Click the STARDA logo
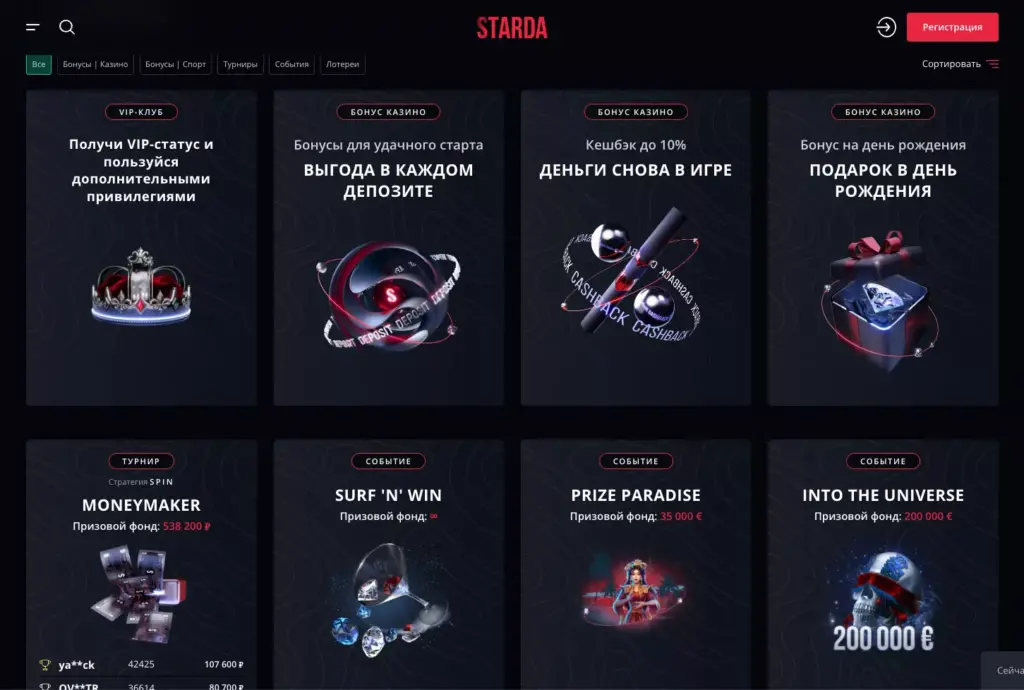The image size is (1024, 690). 512,28
